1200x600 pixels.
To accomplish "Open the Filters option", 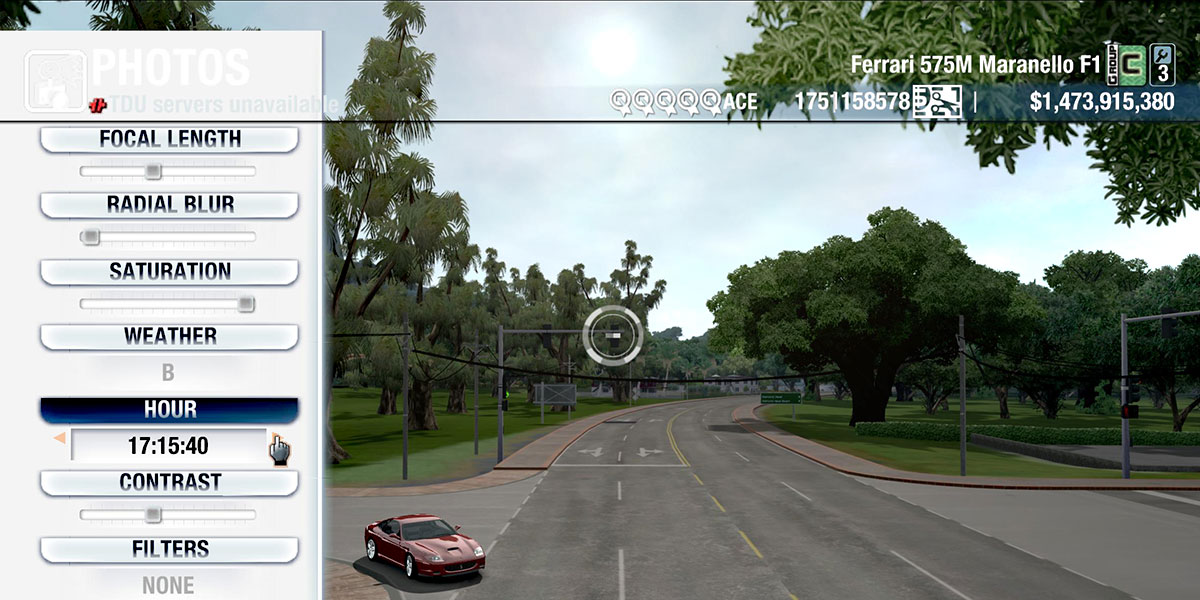I will pos(169,549).
